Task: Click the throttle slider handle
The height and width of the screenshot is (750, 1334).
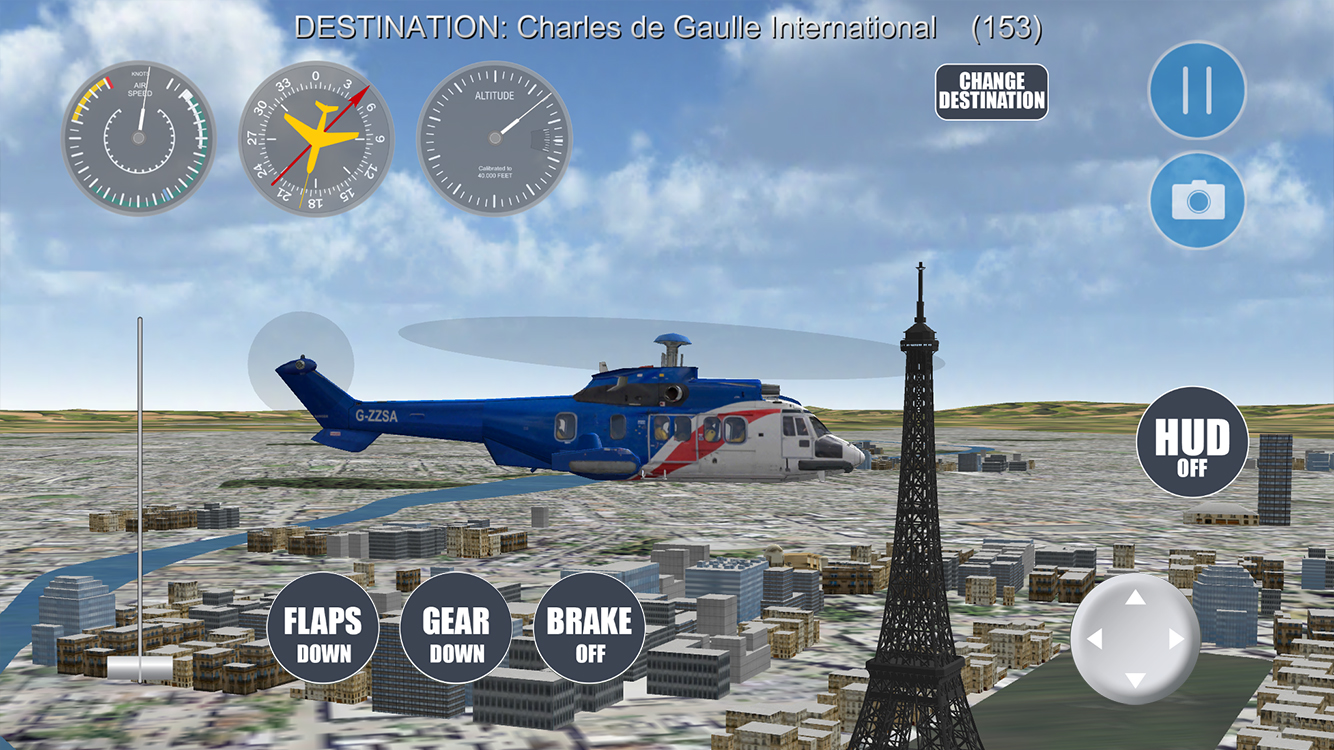Action: [x=140, y=667]
